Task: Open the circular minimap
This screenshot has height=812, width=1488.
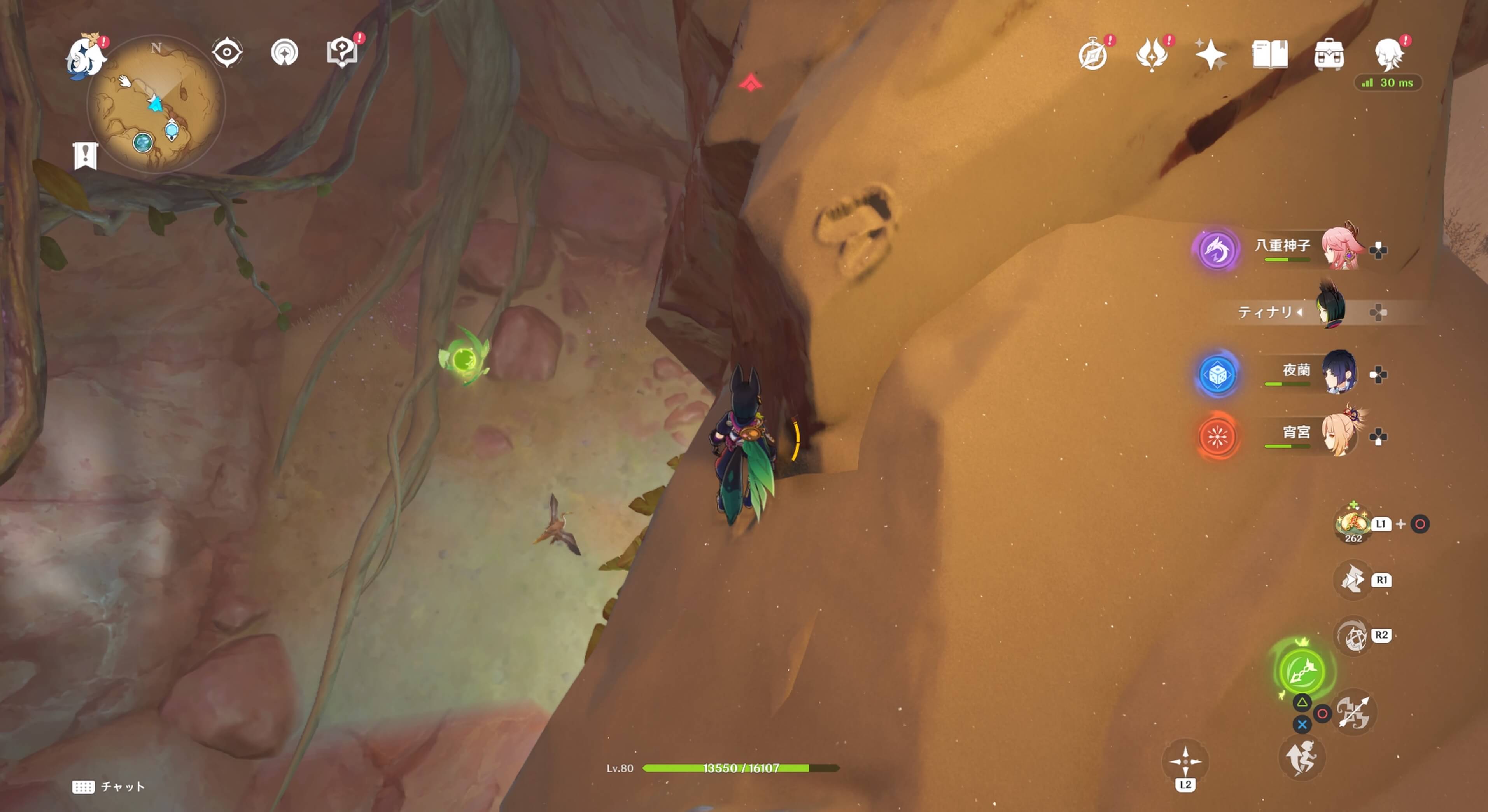Action: click(x=156, y=104)
